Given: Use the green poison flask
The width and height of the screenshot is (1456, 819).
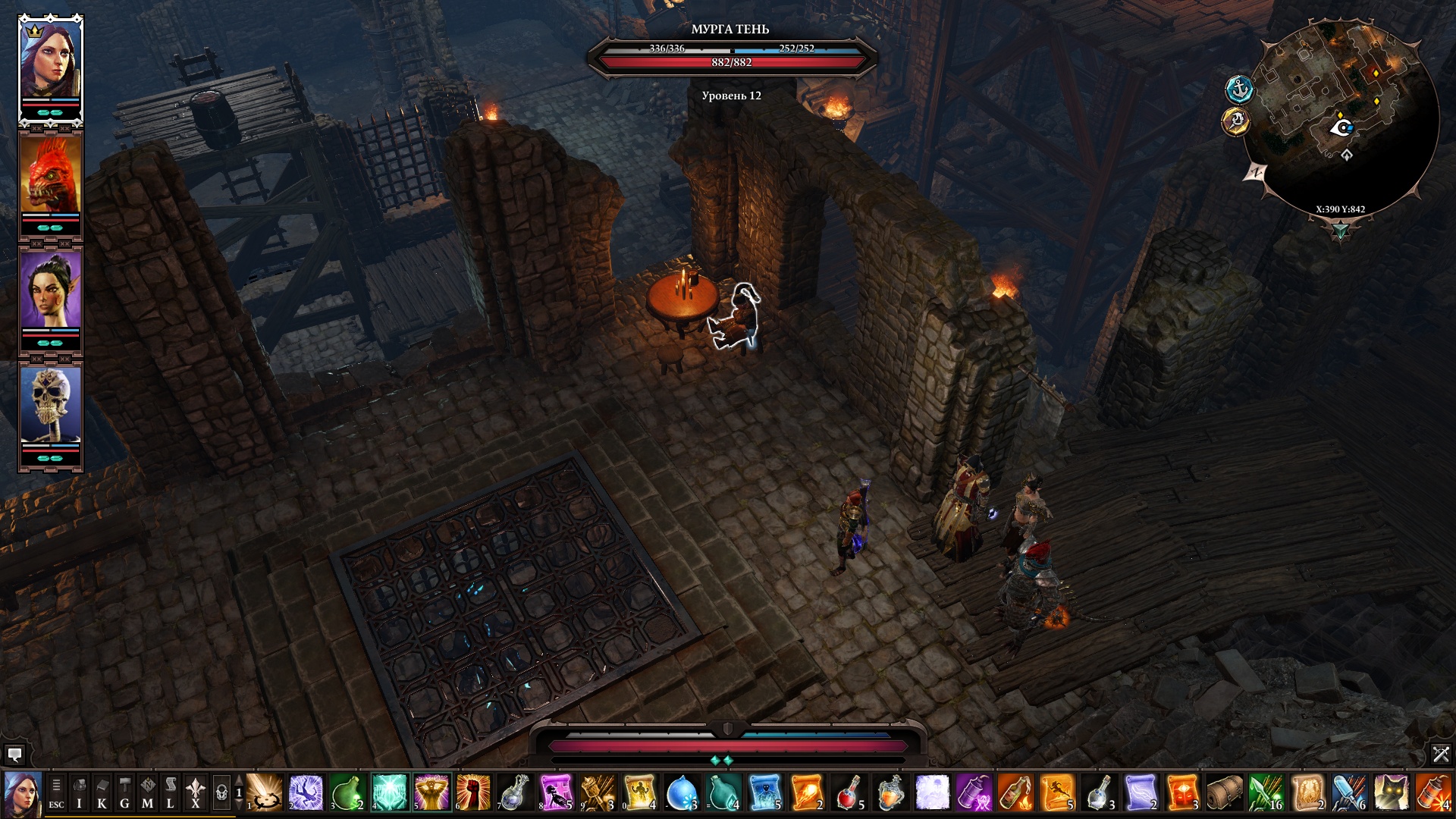Looking at the screenshot, I should tap(348, 793).
